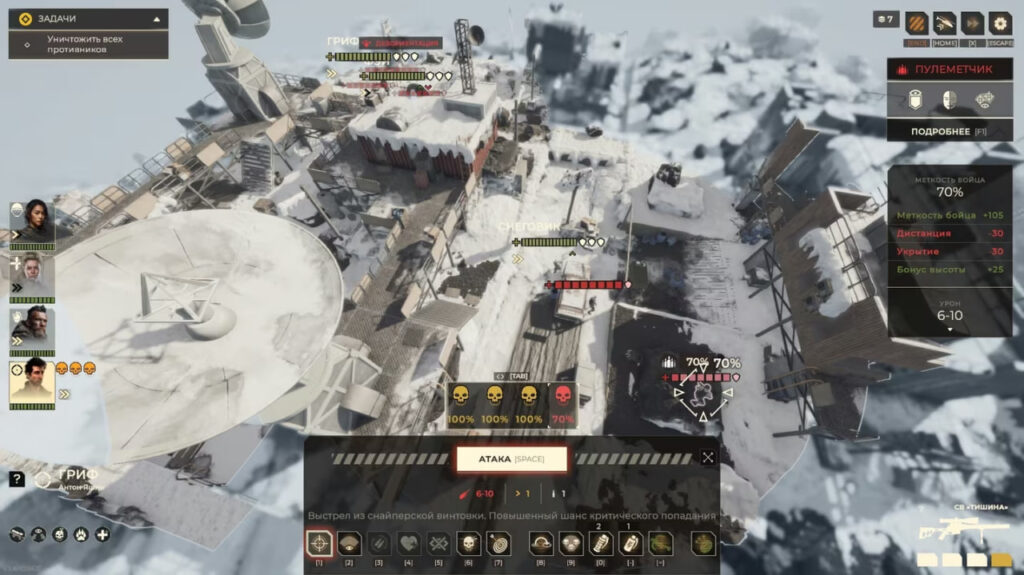The image size is (1024, 575).
Task: Click the striped hazard icon button
Action: [916, 23]
